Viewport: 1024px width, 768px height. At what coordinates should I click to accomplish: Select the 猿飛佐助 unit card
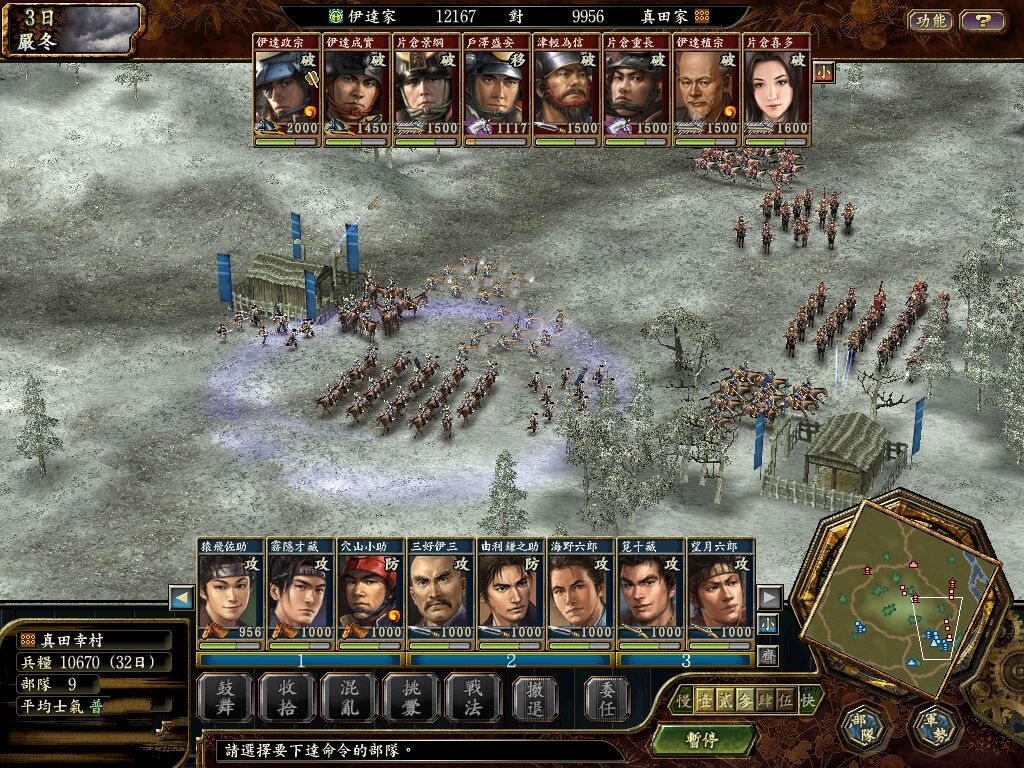231,596
